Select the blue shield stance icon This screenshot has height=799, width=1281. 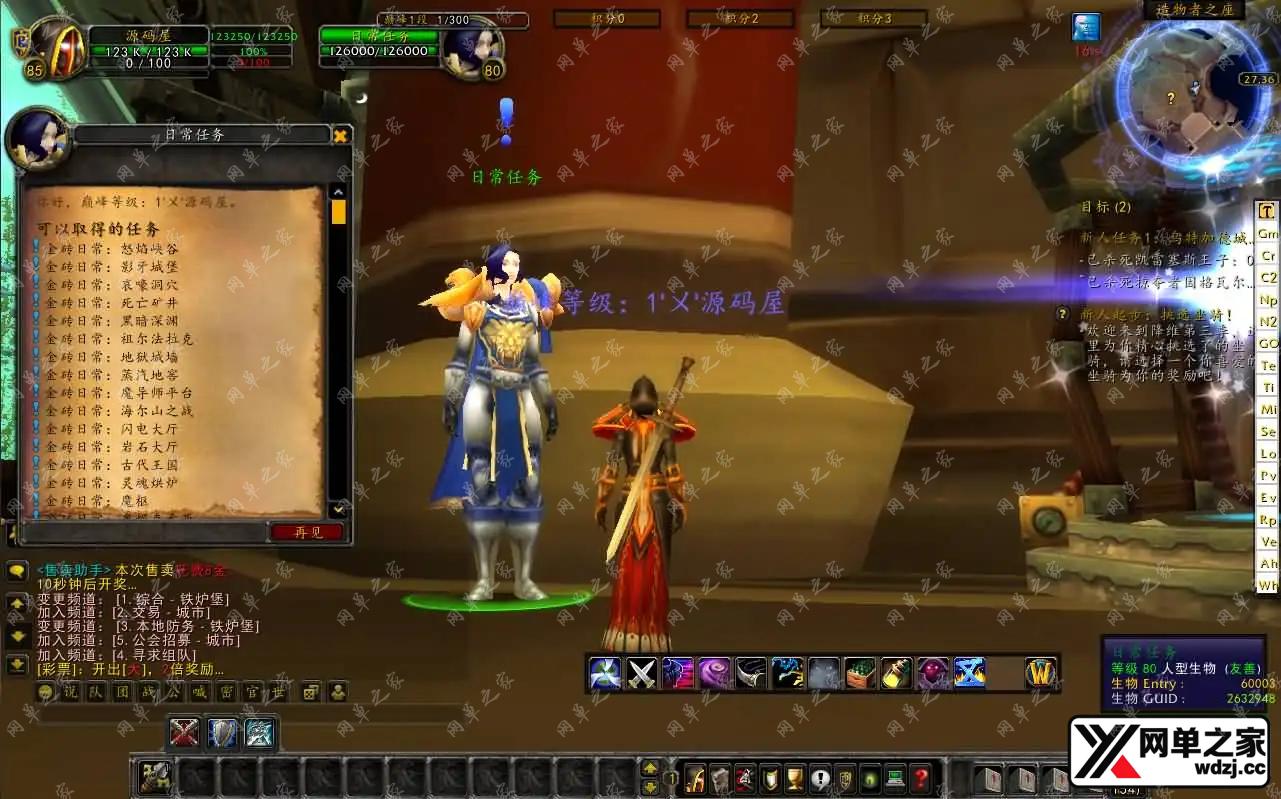[222, 733]
